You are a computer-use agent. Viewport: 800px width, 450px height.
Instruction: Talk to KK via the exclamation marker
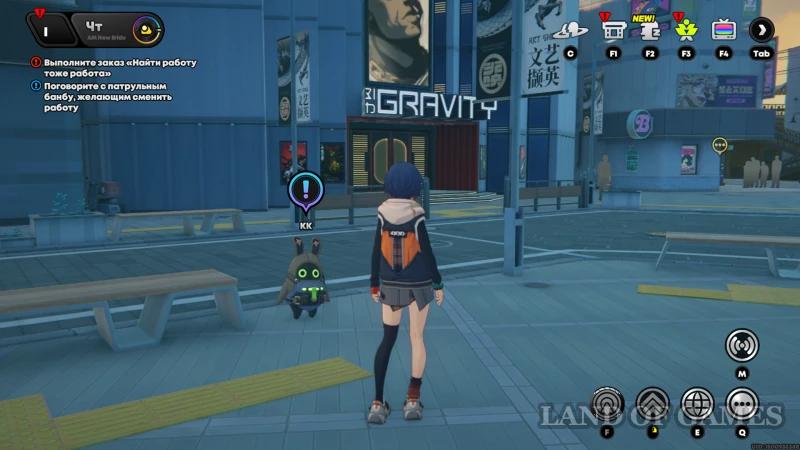(x=303, y=190)
